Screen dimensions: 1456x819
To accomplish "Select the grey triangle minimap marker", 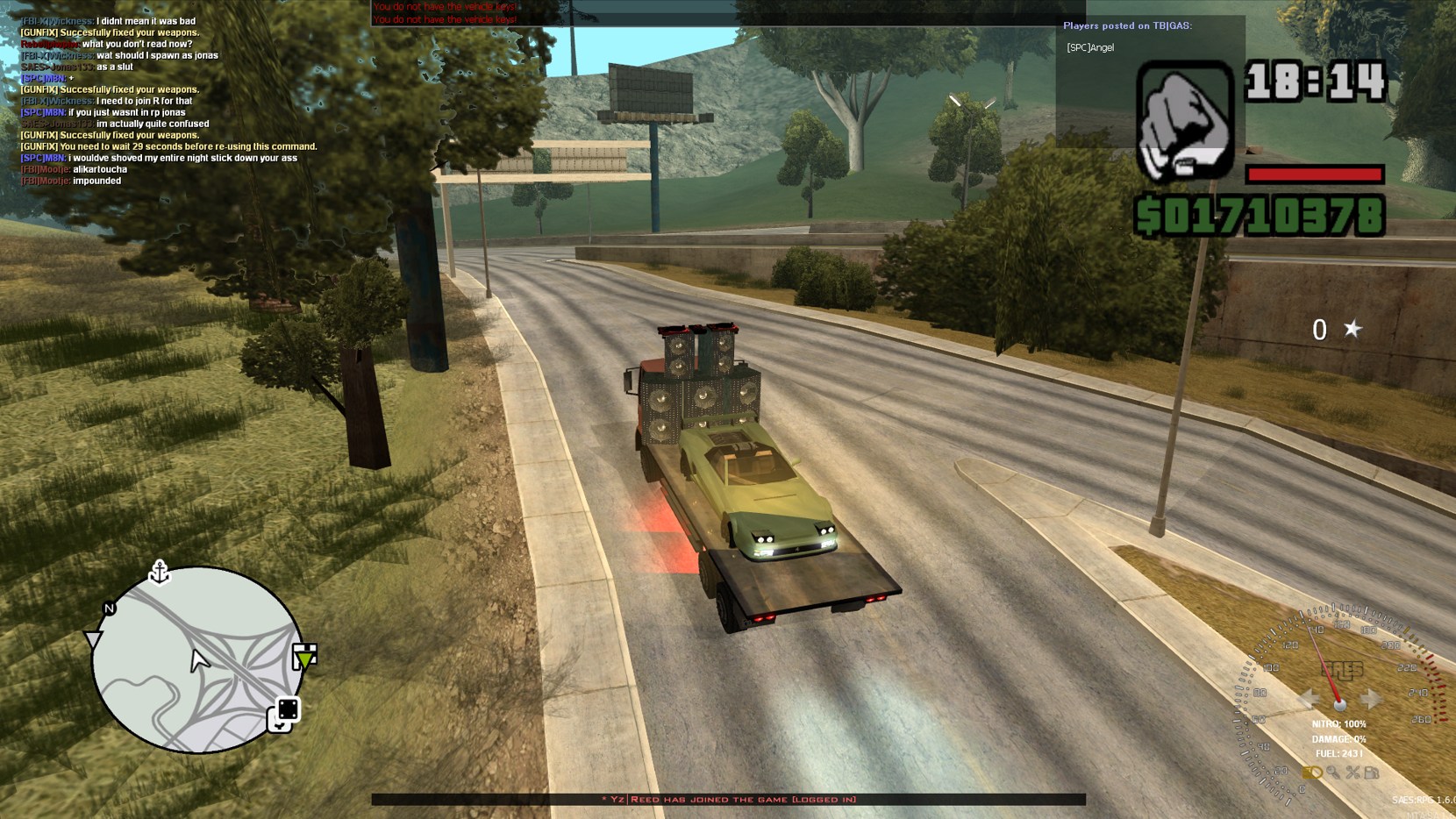I will [x=92, y=639].
